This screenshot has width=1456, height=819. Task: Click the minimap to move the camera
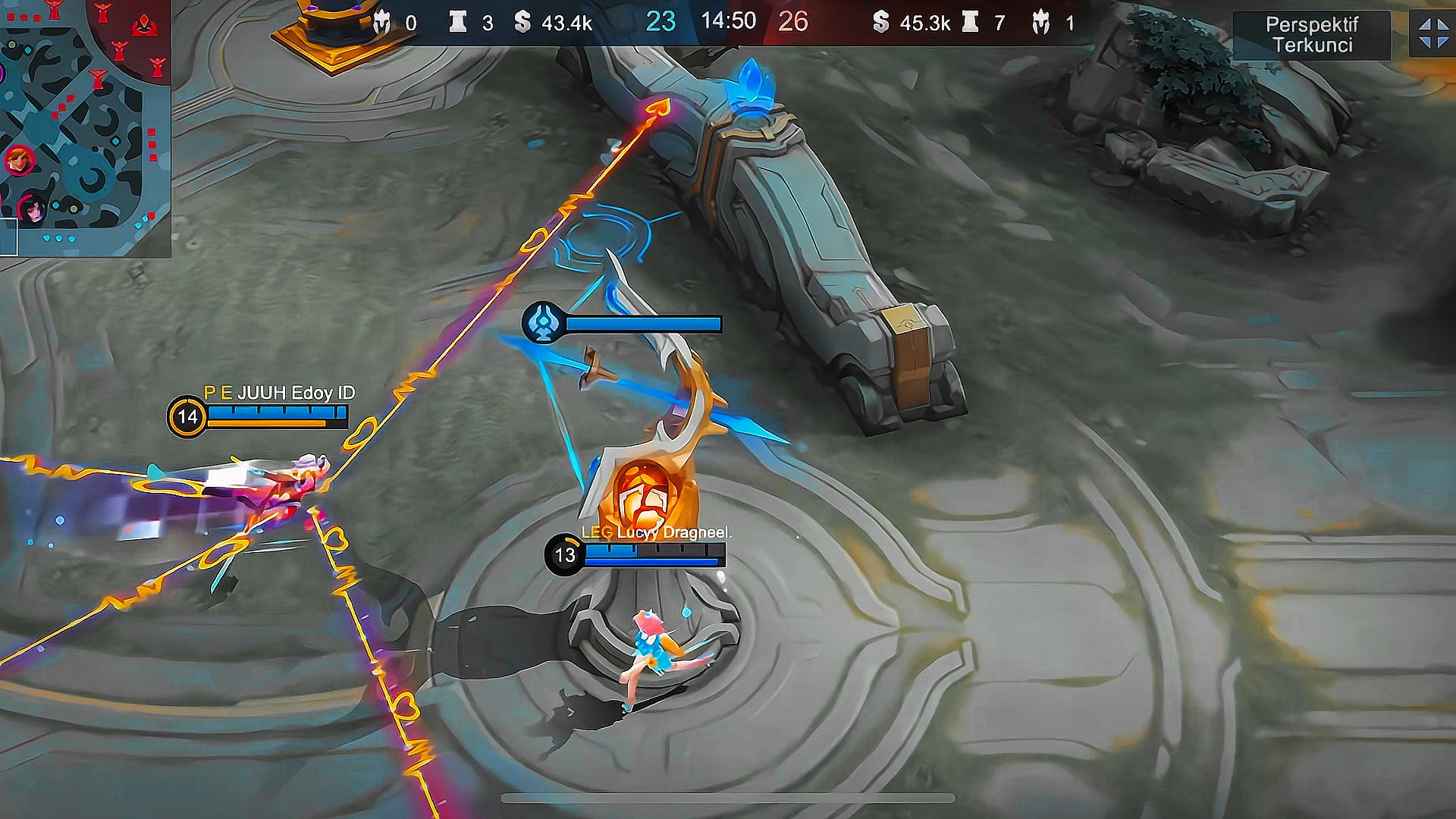[x=83, y=129]
